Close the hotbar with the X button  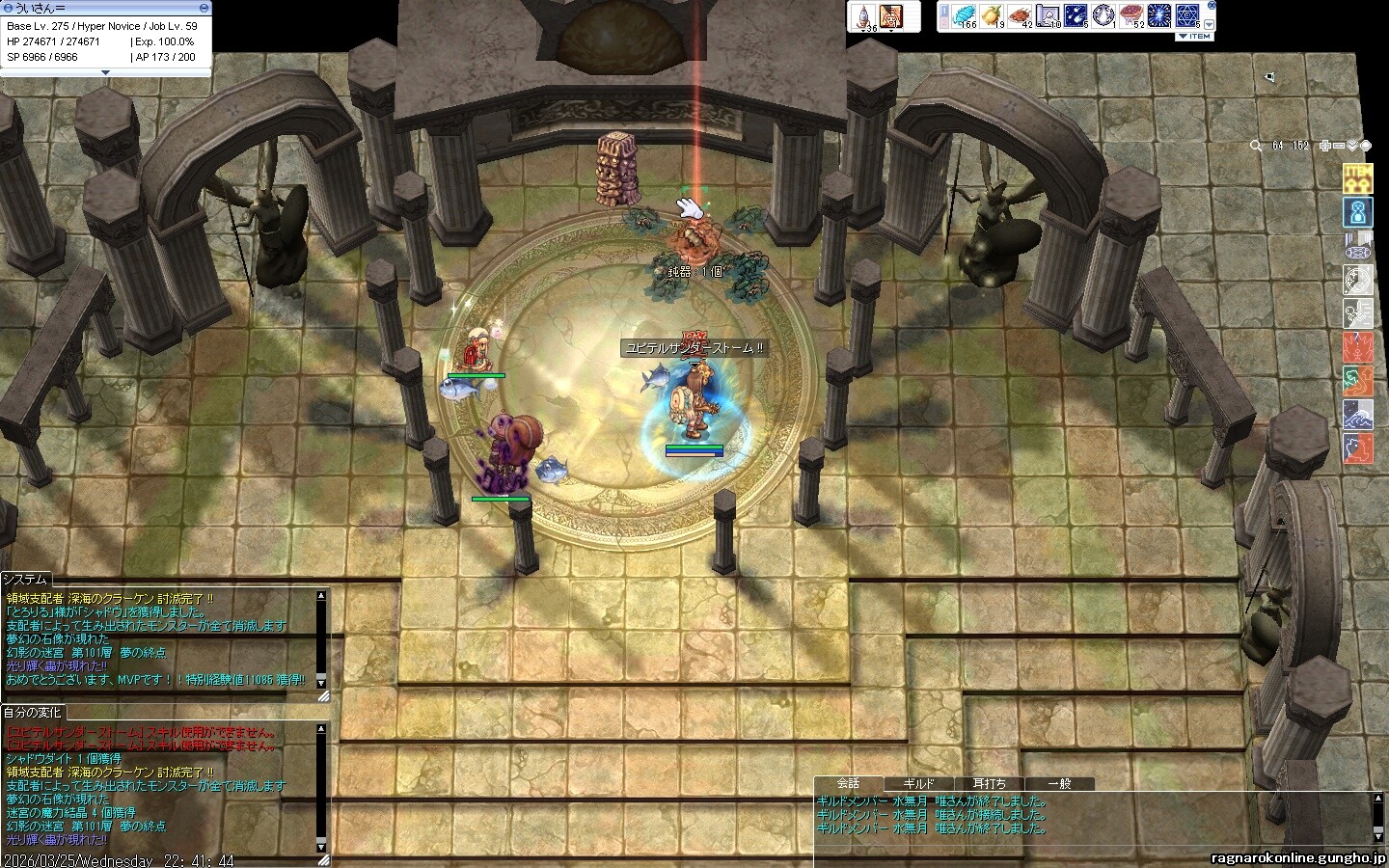coord(1212,5)
